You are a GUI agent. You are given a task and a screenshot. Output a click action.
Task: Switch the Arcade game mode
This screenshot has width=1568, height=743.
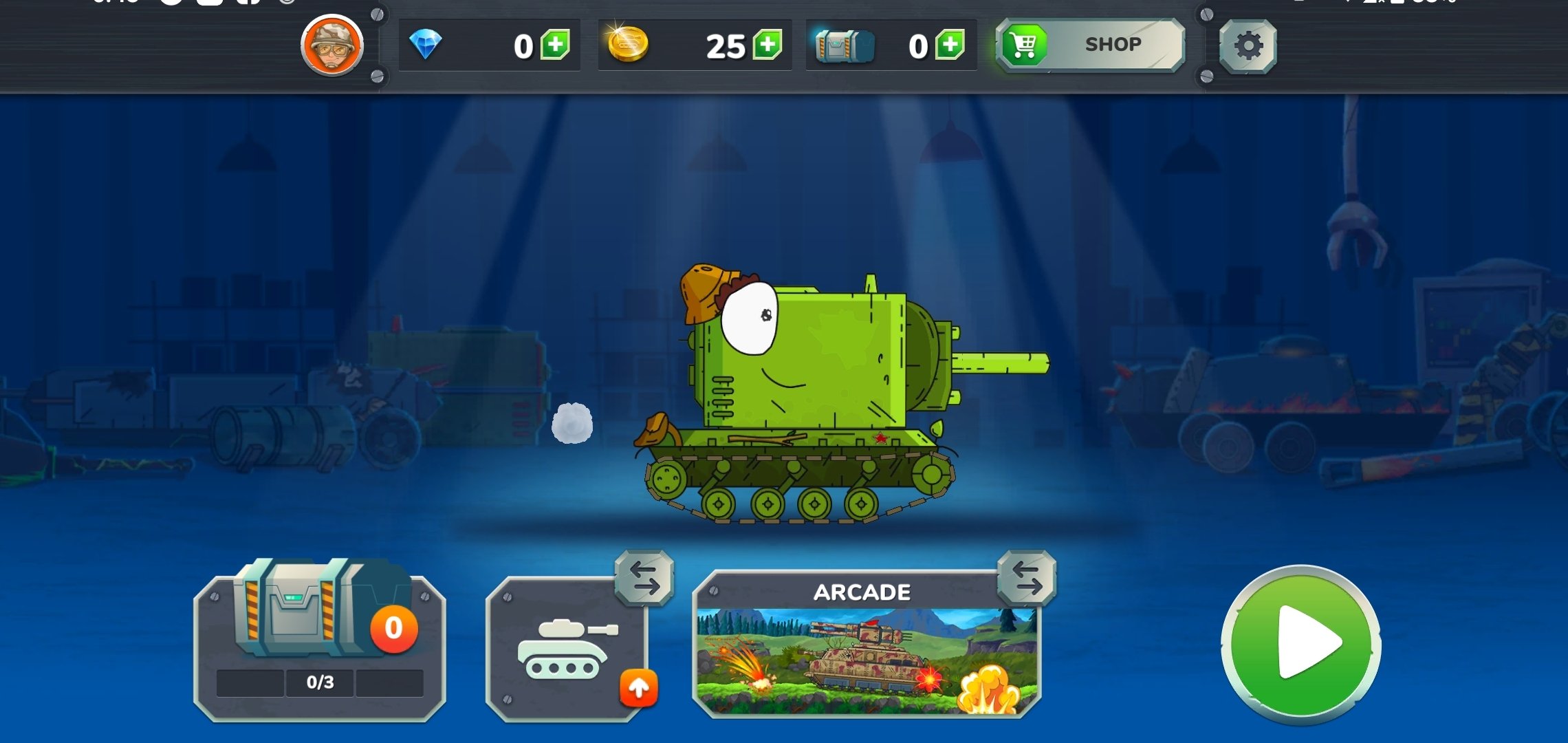tap(1027, 578)
